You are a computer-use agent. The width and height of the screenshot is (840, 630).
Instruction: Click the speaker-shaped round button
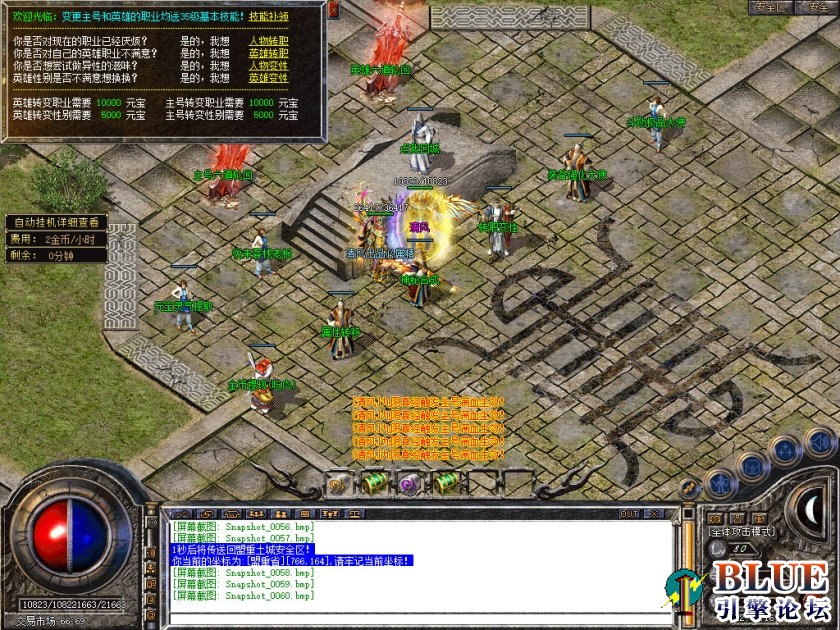point(819,441)
